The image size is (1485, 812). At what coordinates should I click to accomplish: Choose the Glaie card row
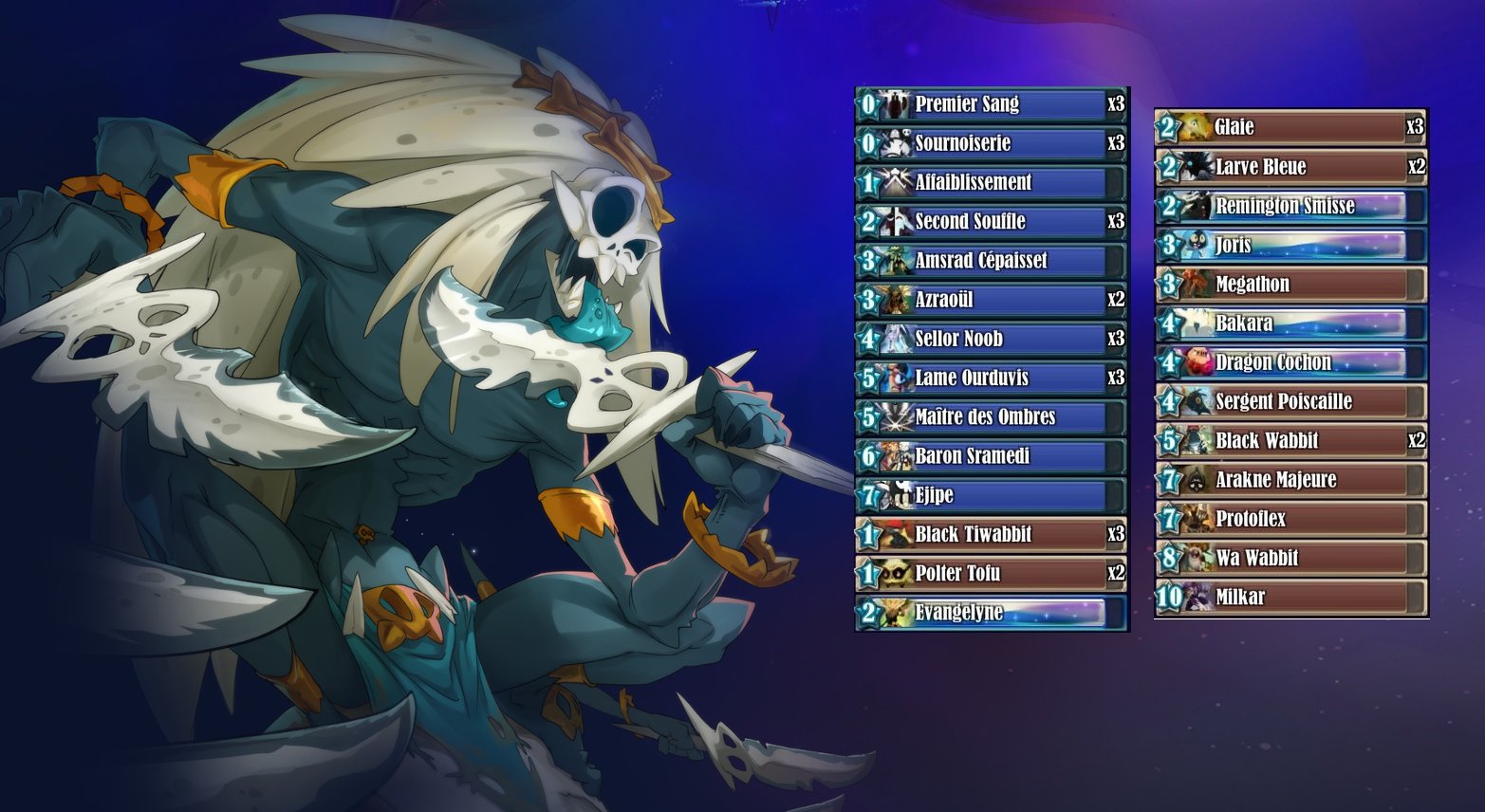pyautogui.click(x=1290, y=127)
